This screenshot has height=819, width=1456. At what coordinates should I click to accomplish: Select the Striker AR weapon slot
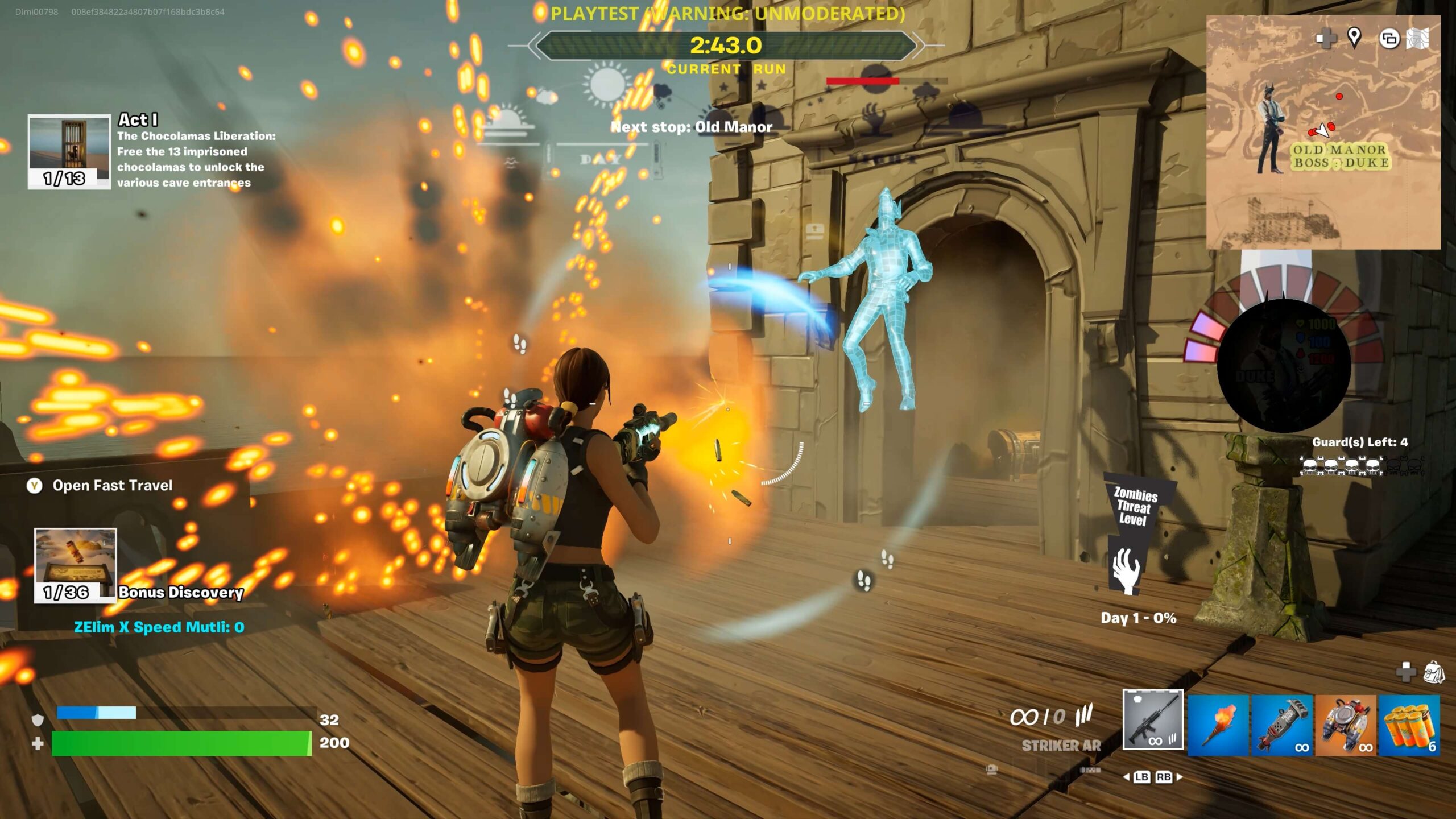point(1153,719)
